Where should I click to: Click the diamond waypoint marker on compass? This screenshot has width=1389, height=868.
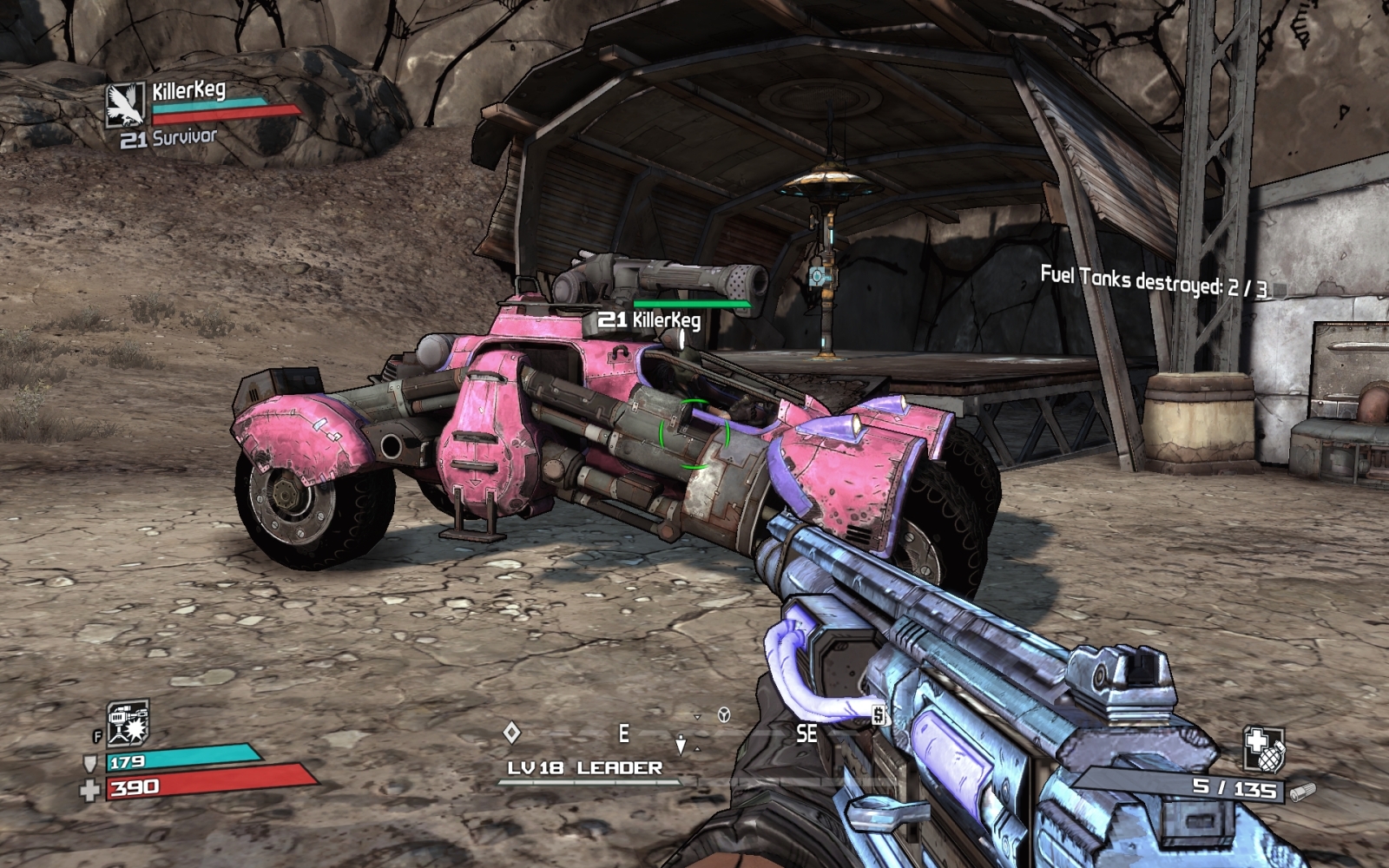(x=512, y=733)
